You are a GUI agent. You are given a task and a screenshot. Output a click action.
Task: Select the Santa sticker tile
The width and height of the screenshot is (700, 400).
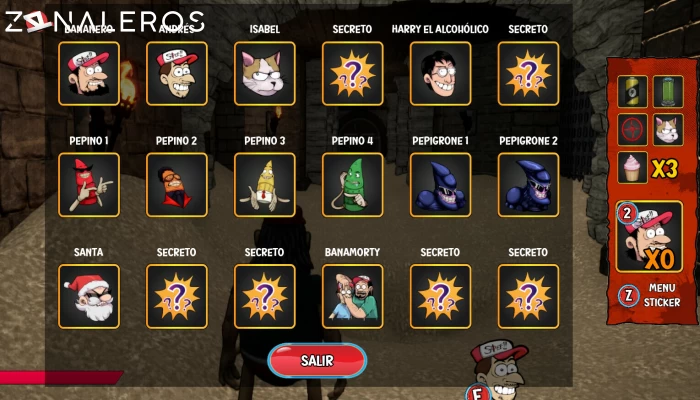89,297
